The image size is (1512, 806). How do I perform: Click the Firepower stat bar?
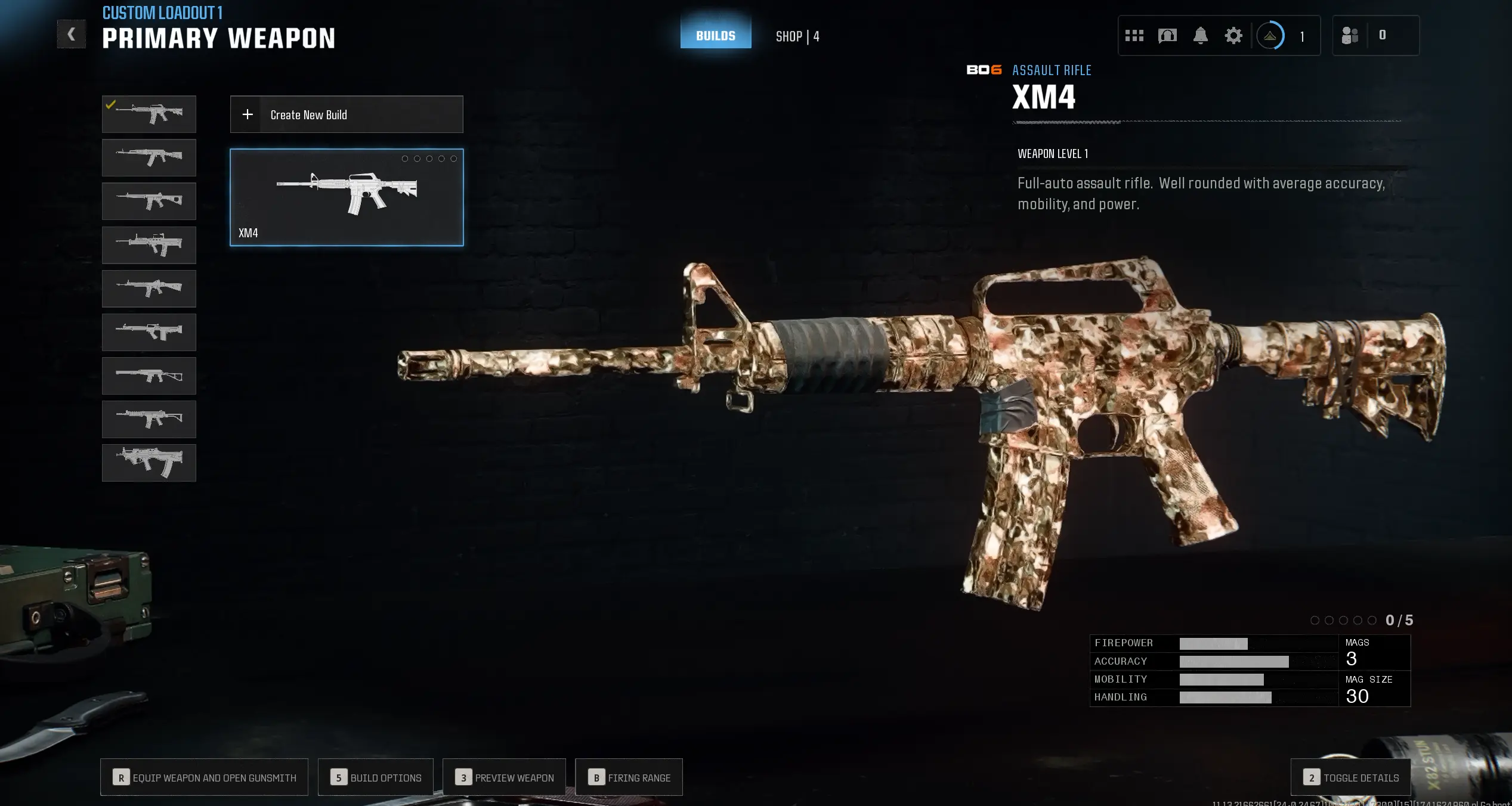1214,643
